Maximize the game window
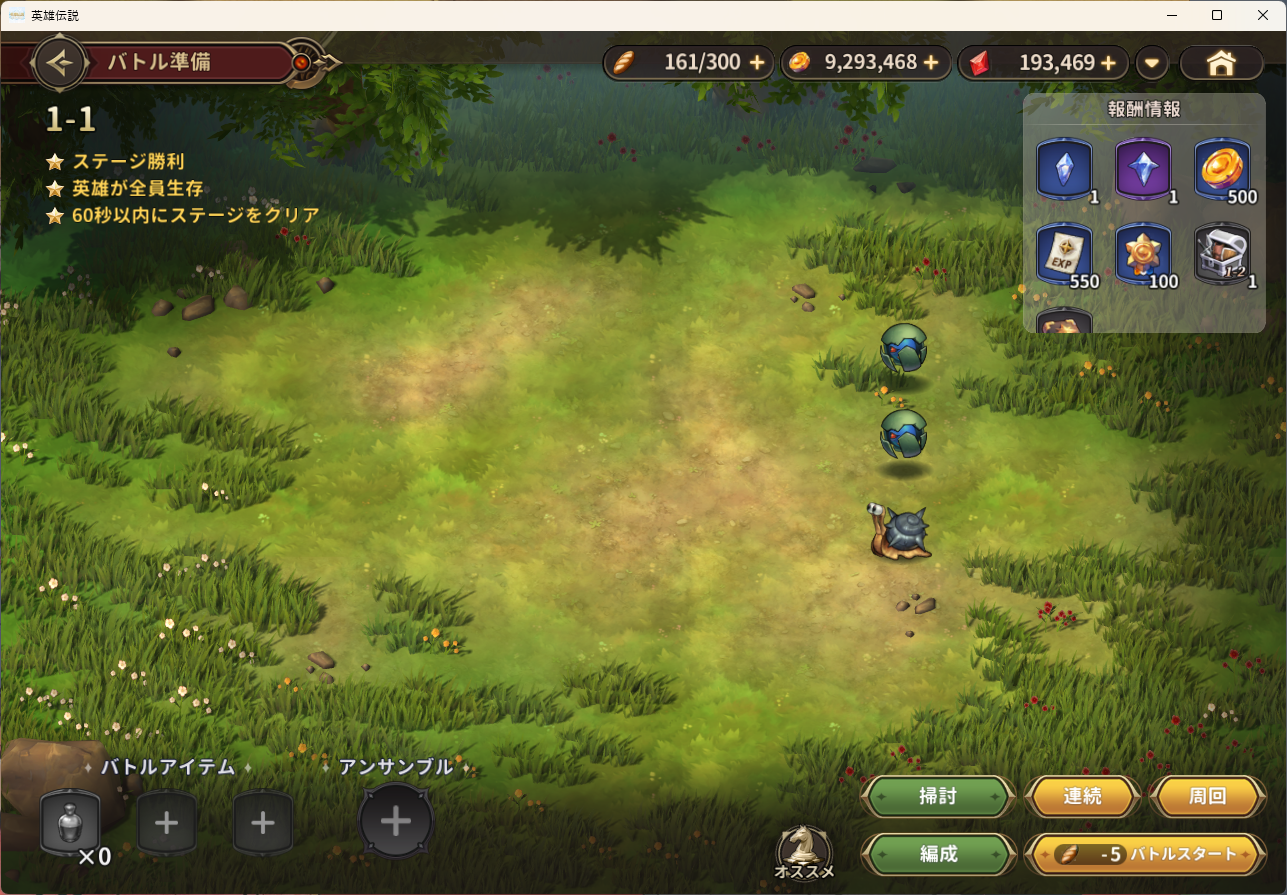This screenshot has height=895, width=1287. [x=1217, y=15]
